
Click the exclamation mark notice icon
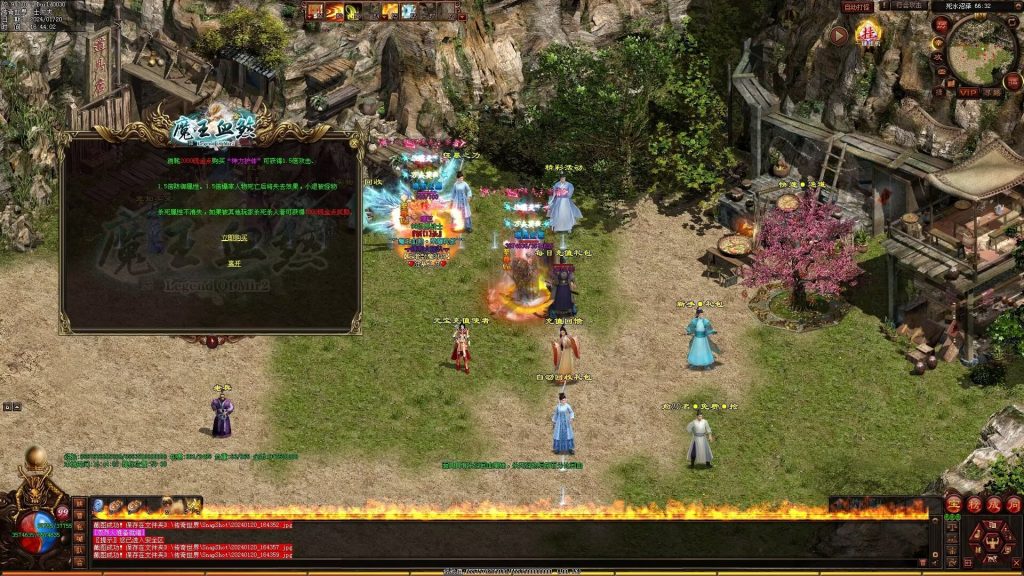point(886,6)
